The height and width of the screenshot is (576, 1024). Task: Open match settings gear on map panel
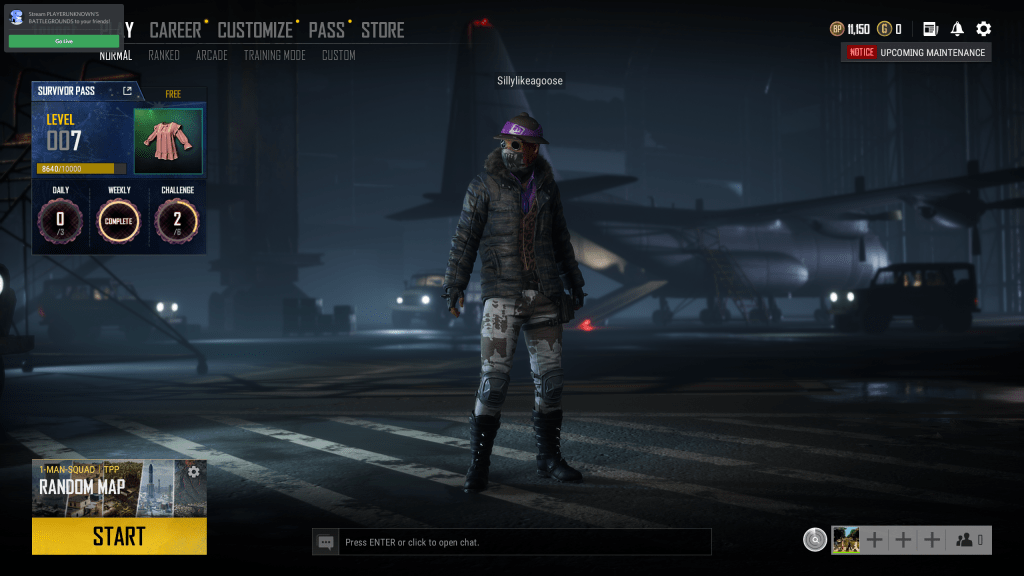194,472
